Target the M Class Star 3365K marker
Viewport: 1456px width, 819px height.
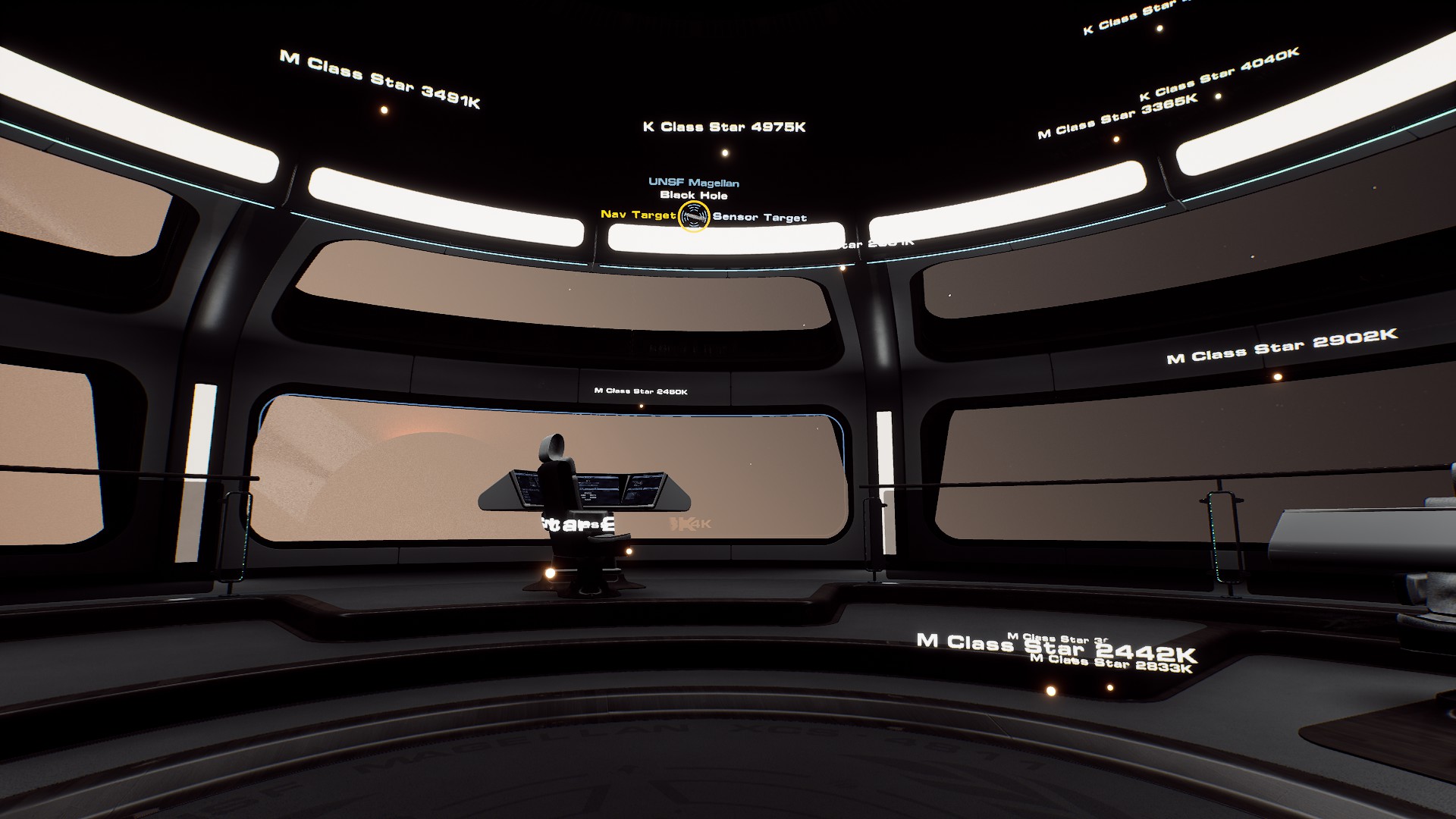click(x=1116, y=140)
